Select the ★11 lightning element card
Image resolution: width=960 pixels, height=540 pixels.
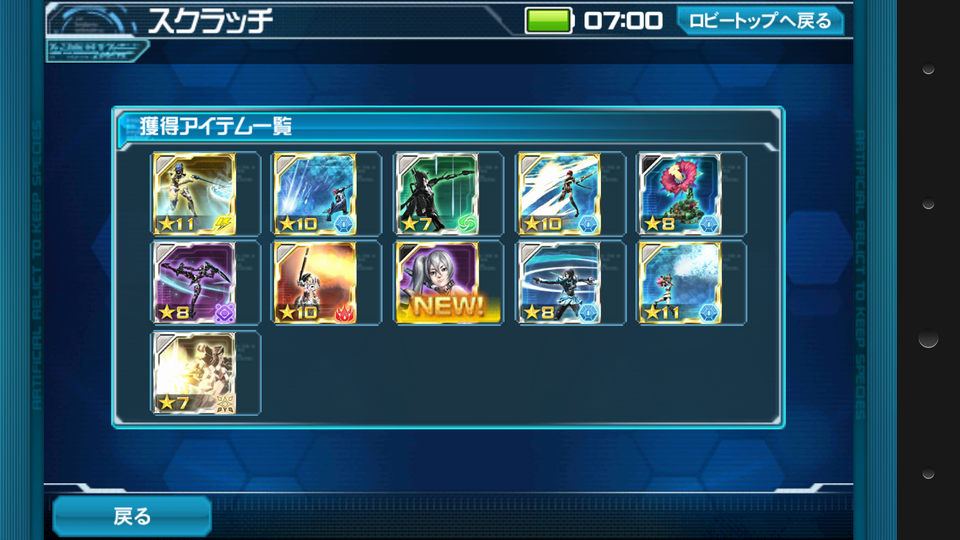pyautogui.click(x=195, y=194)
